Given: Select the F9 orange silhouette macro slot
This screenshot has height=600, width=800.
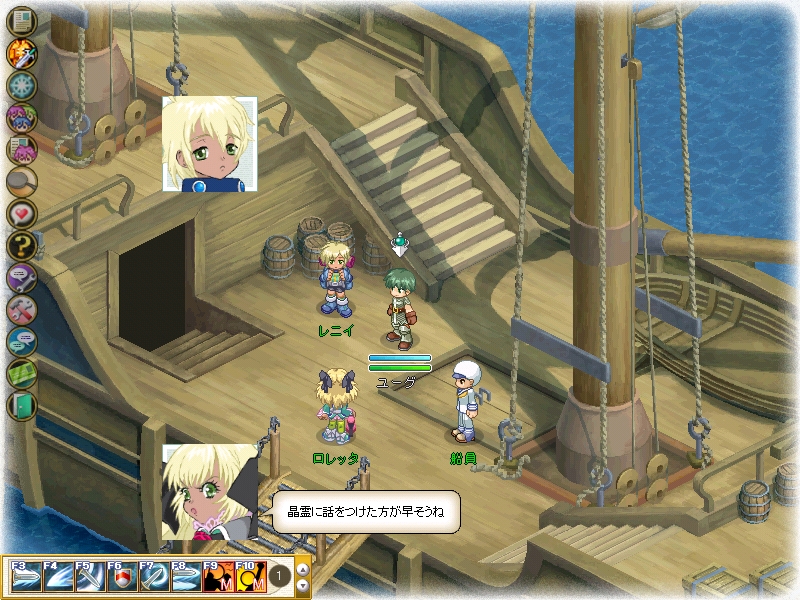Looking at the screenshot, I should (x=218, y=578).
